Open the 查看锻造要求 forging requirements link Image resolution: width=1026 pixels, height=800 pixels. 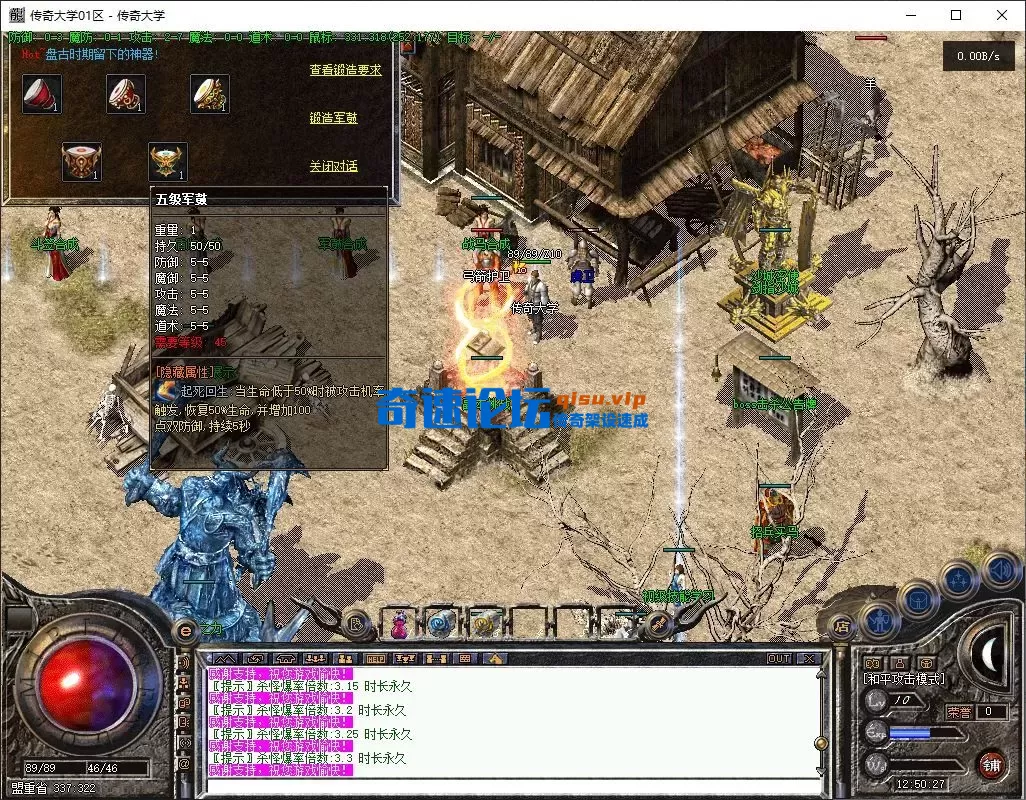click(345, 70)
